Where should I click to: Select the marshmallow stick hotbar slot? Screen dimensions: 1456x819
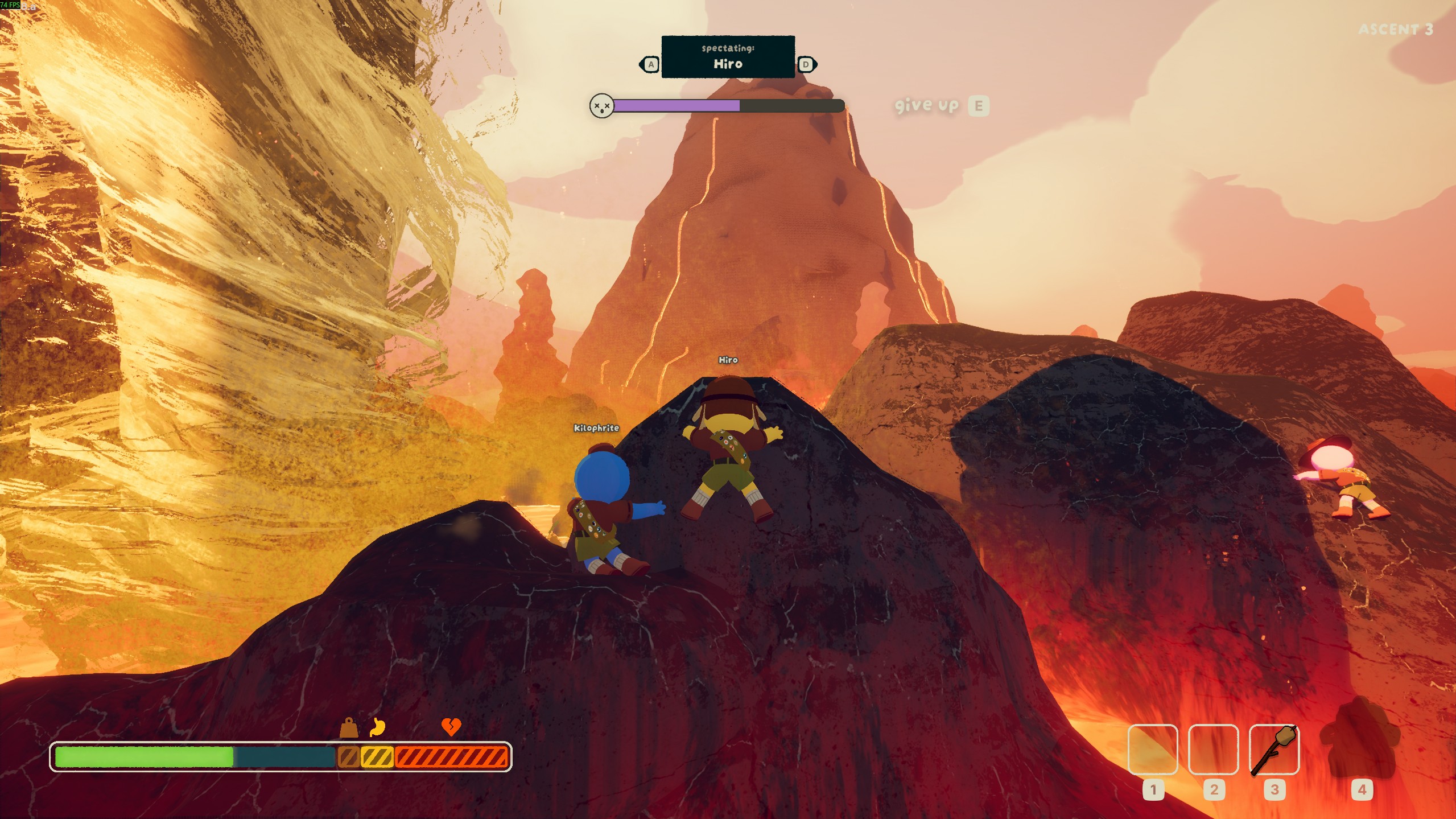1274,750
